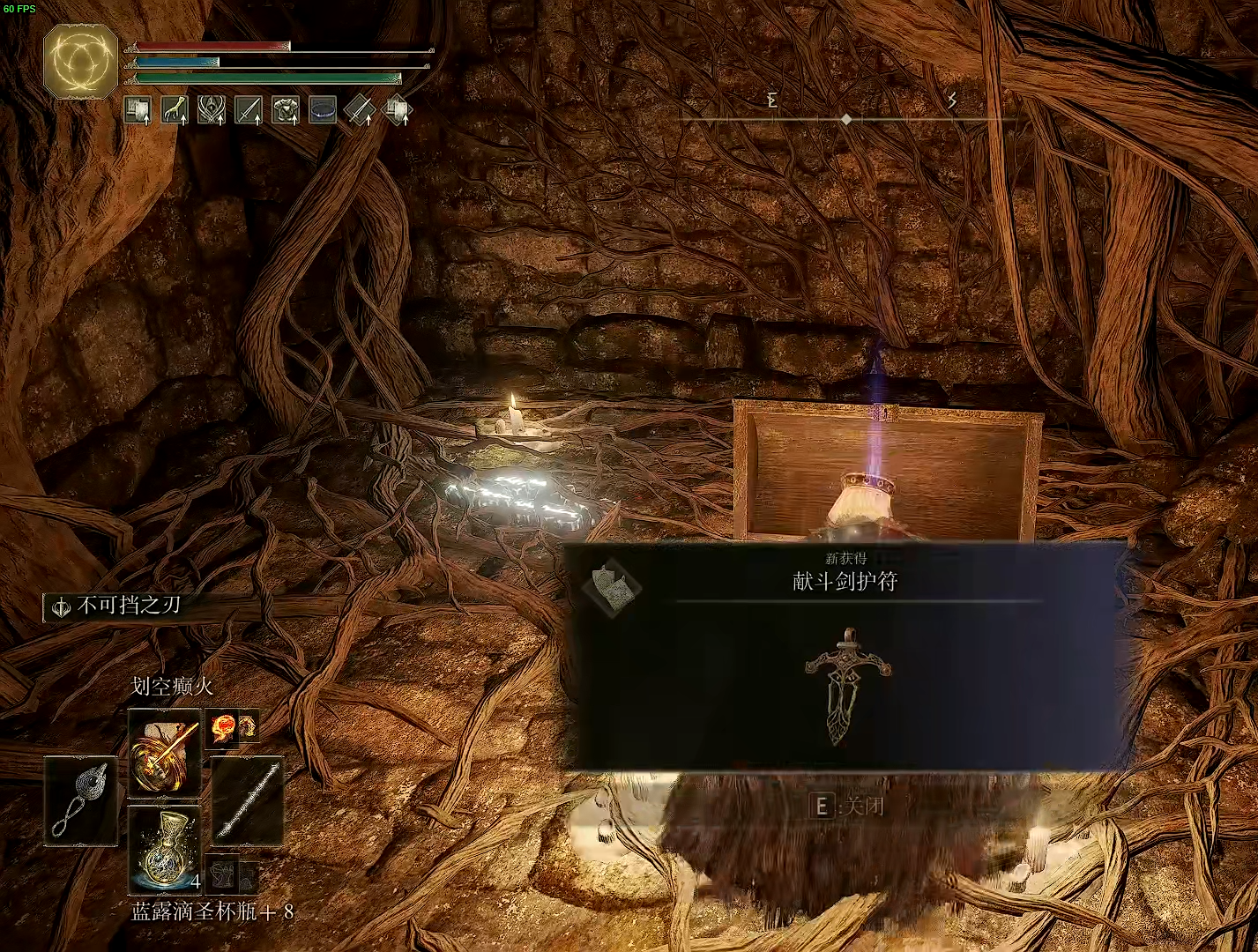Click the next-spell flame preview icon
The width and height of the screenshot is (1258, 952).
pyautogui.click(x=222, y=727)
